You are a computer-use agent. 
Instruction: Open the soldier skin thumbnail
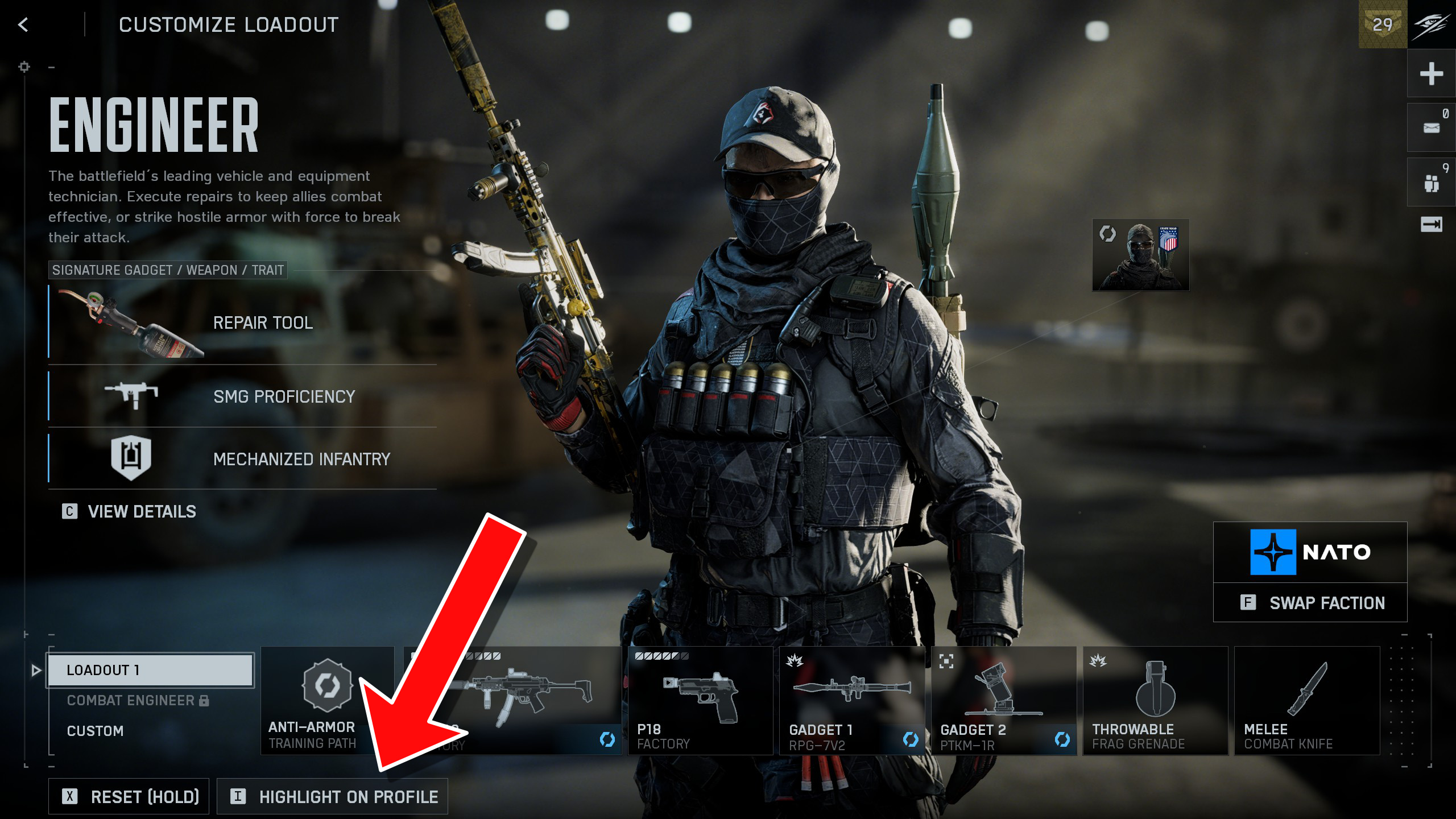(1140, 255)
